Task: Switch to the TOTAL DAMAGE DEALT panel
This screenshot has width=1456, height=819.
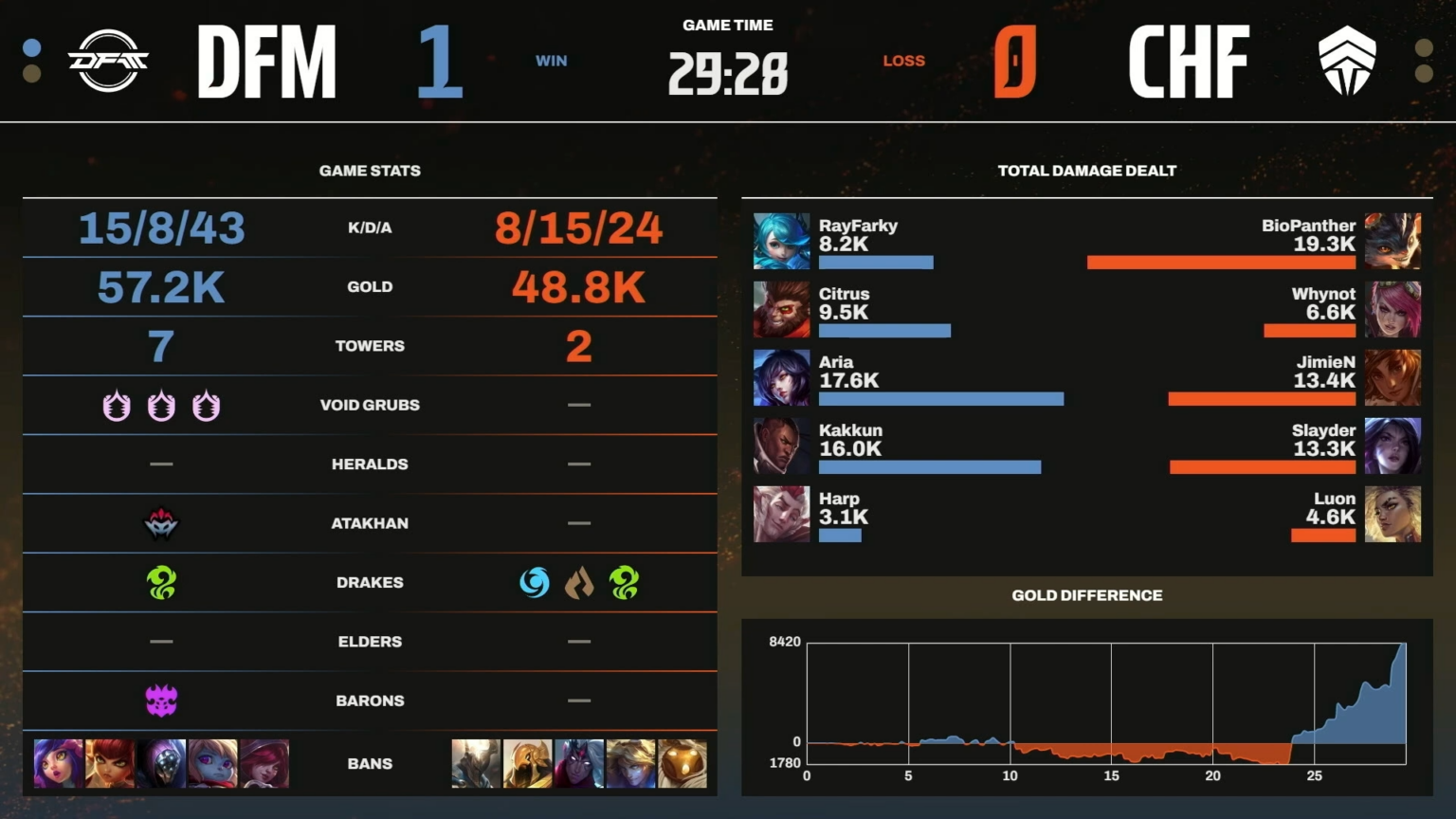Action: tap(1086, 171)
